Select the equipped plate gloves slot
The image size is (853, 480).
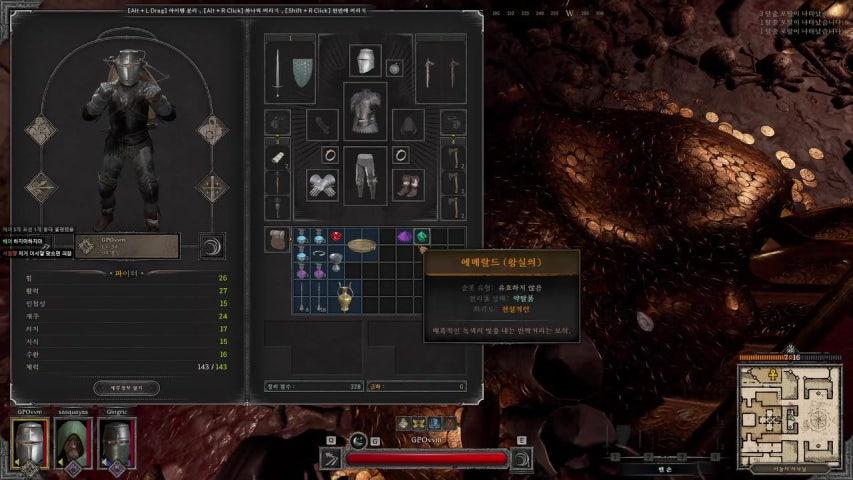coord(322,186)
